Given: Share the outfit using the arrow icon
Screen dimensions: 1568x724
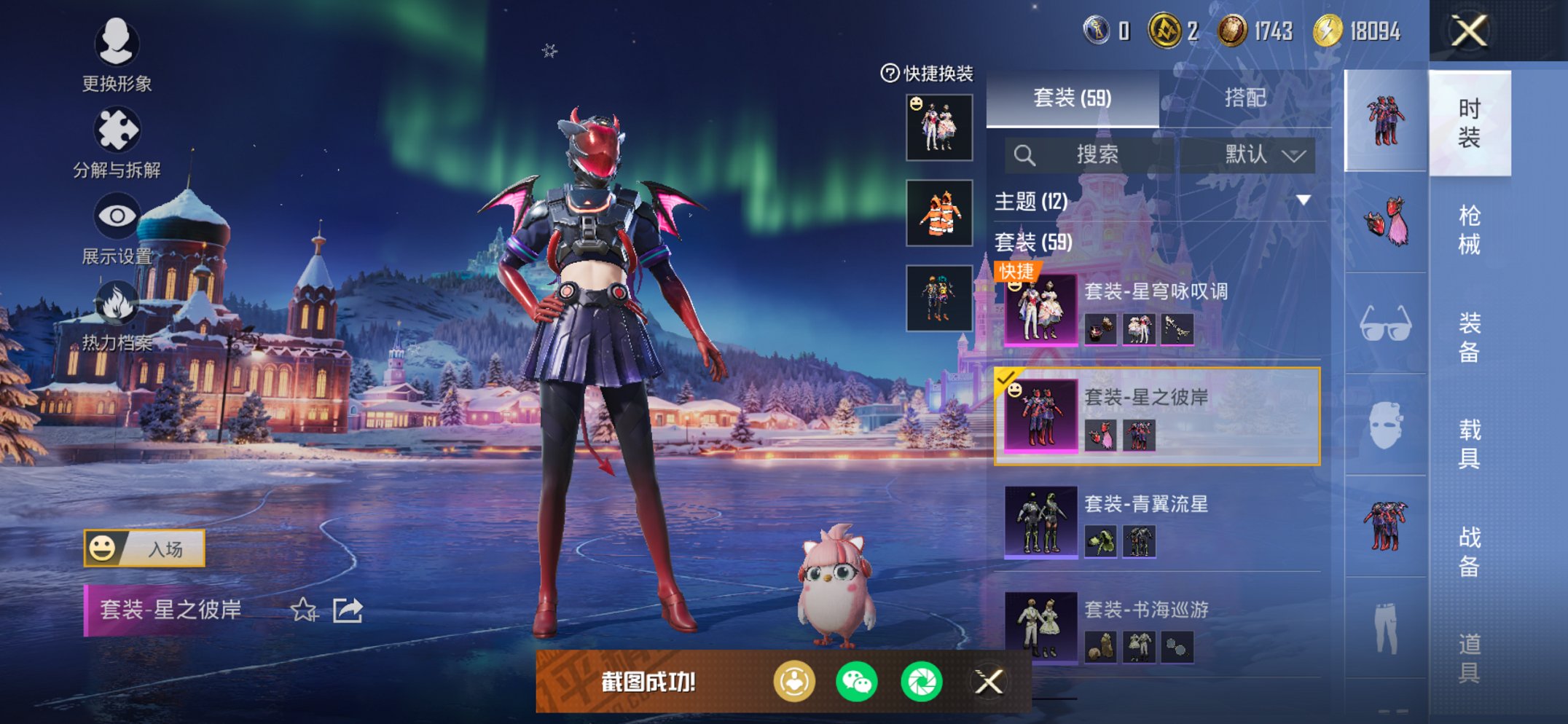Looking at the screenshot, I should click(x=348, y=610).
